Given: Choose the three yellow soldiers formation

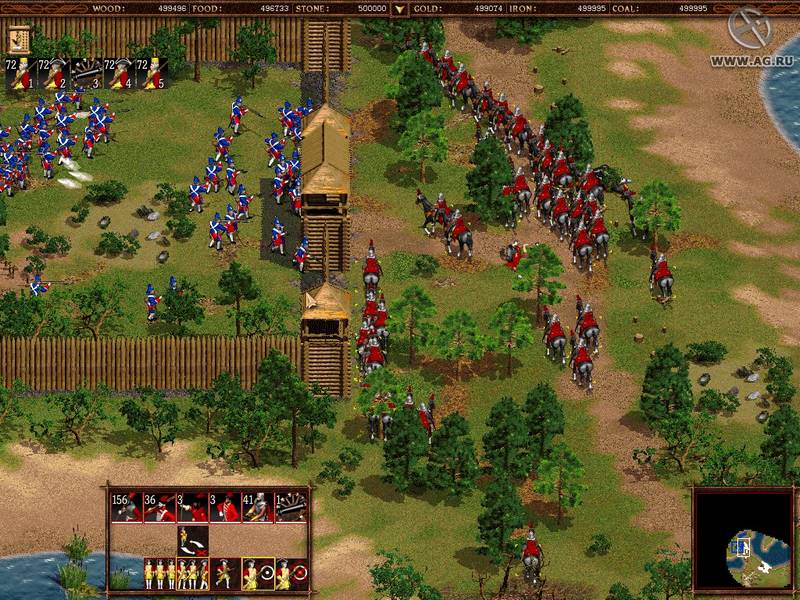Looking at the screenshot, I should pyautogui.click(x=159, y=573).
